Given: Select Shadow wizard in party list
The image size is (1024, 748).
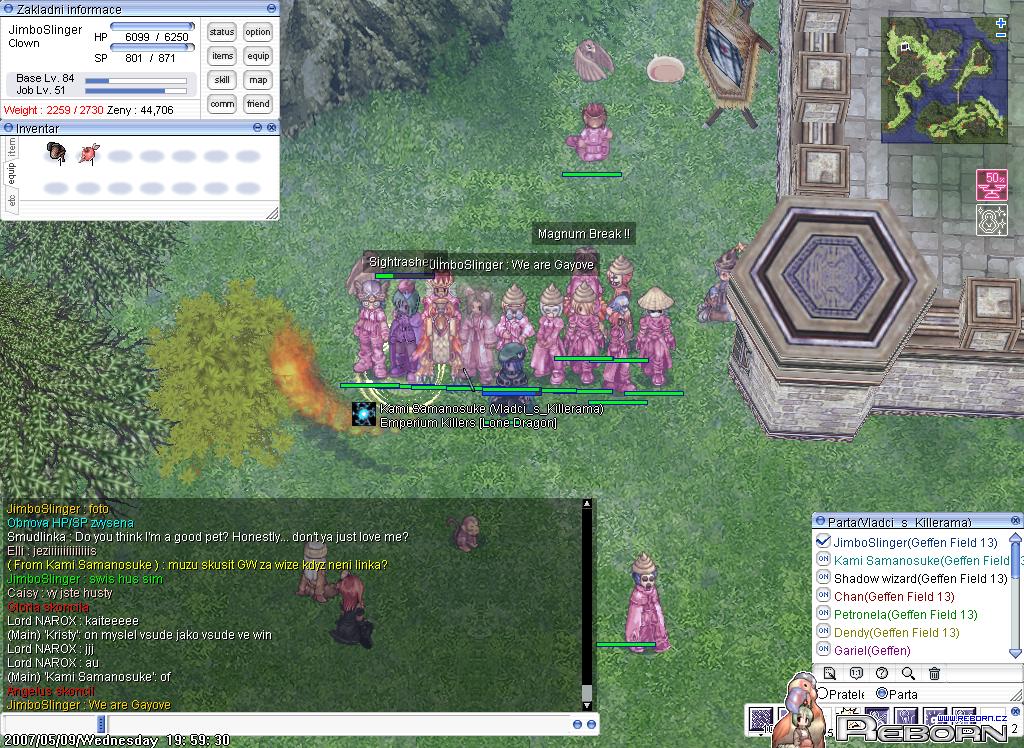Looking at the screenshot, I should (x=920, y=579).
